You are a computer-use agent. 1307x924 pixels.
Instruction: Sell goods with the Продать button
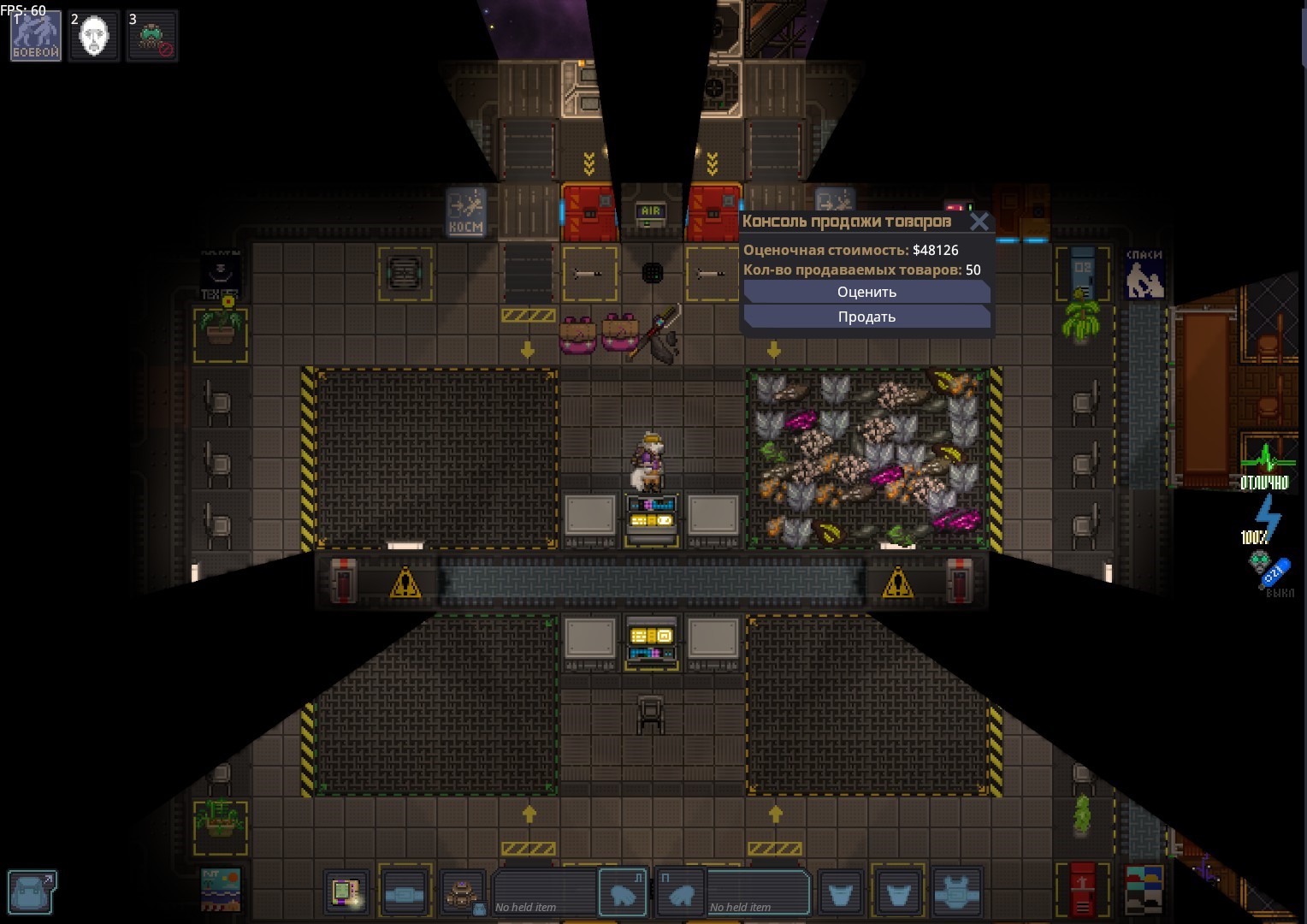click(866, 317)
